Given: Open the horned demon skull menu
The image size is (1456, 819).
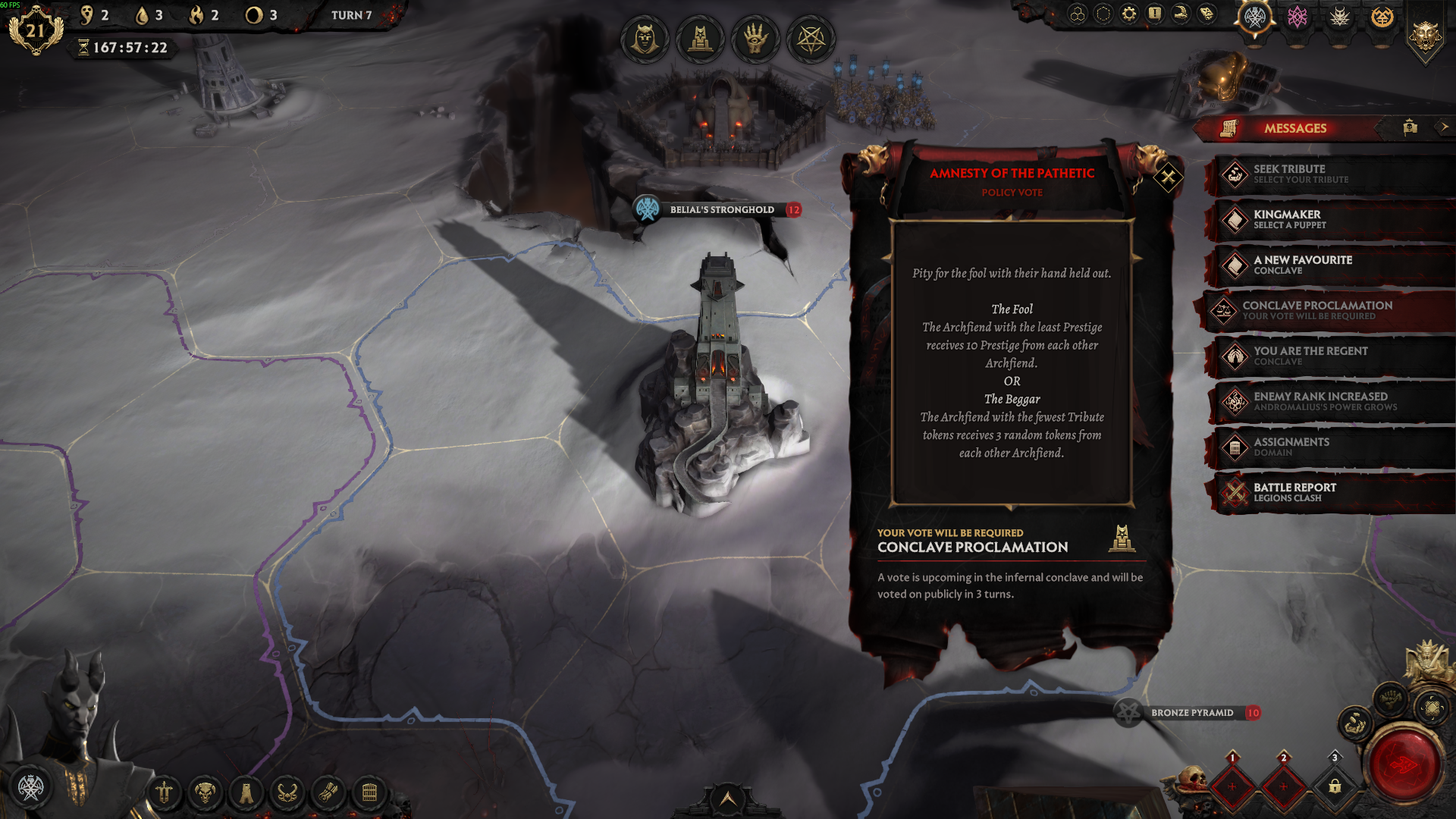Looking at the screenshot, I should [x=205, y=793].
